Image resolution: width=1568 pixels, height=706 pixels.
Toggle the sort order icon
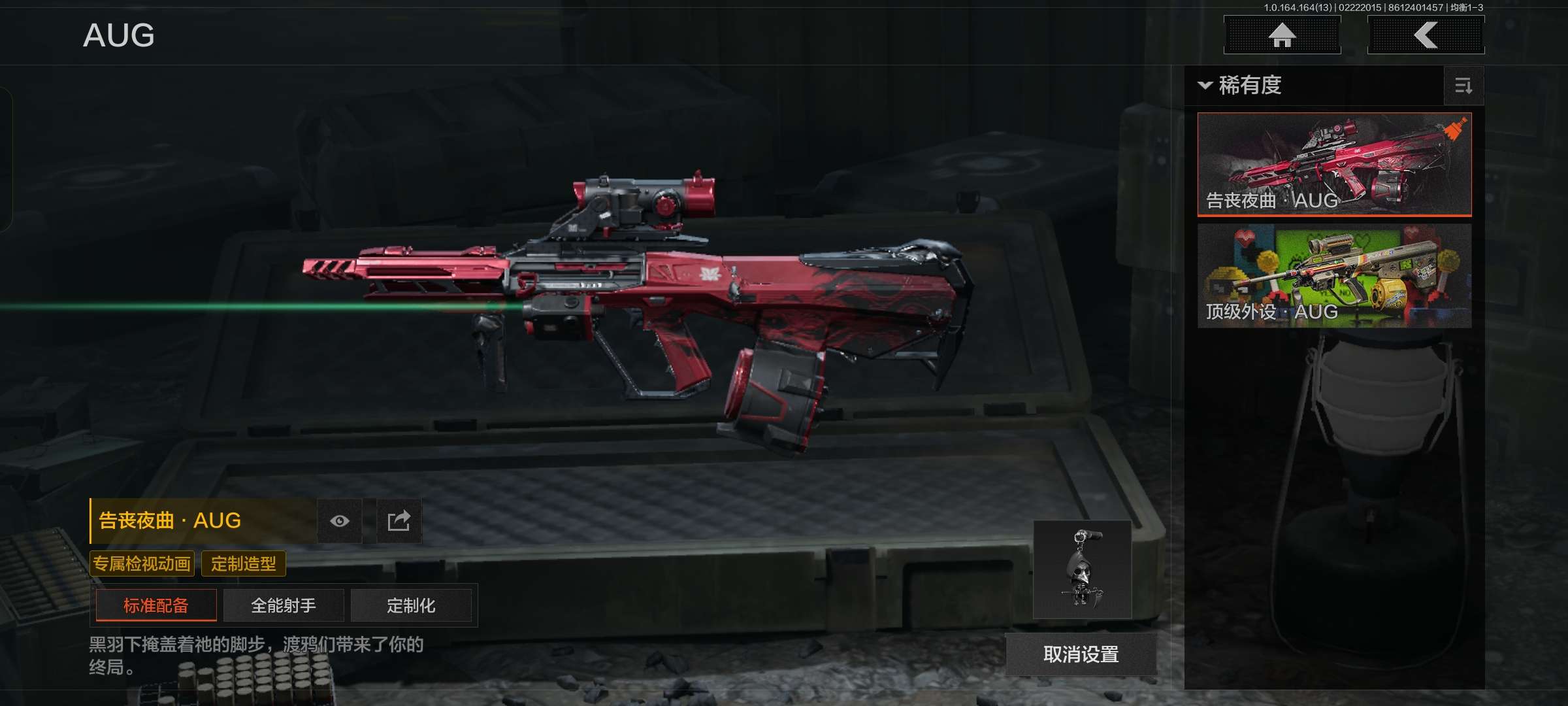click(1463, 86)
